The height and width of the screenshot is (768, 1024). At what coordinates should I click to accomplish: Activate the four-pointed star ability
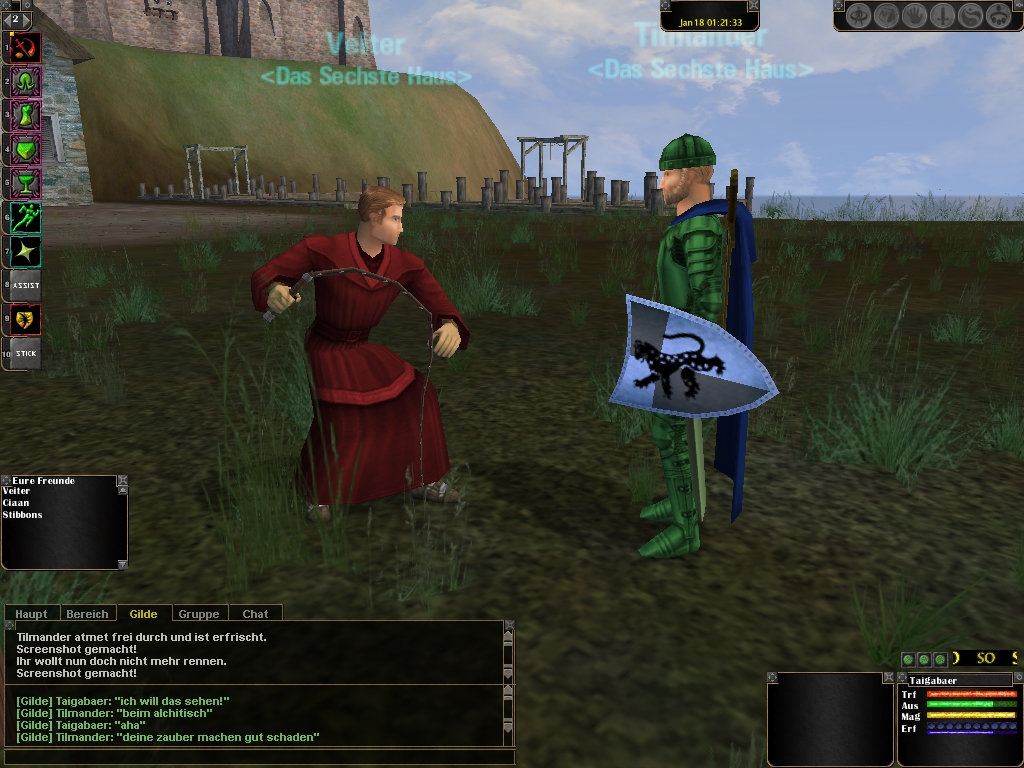tap(26, 251)
